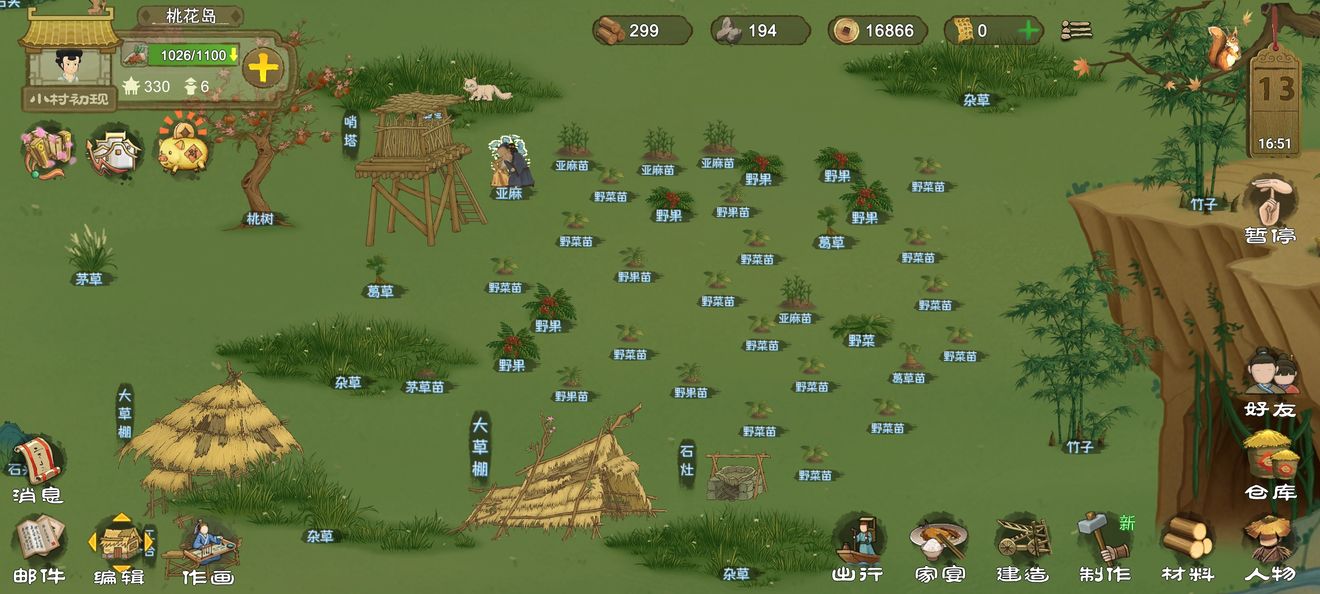Open the 邮件 mail book

coord(40,548)
